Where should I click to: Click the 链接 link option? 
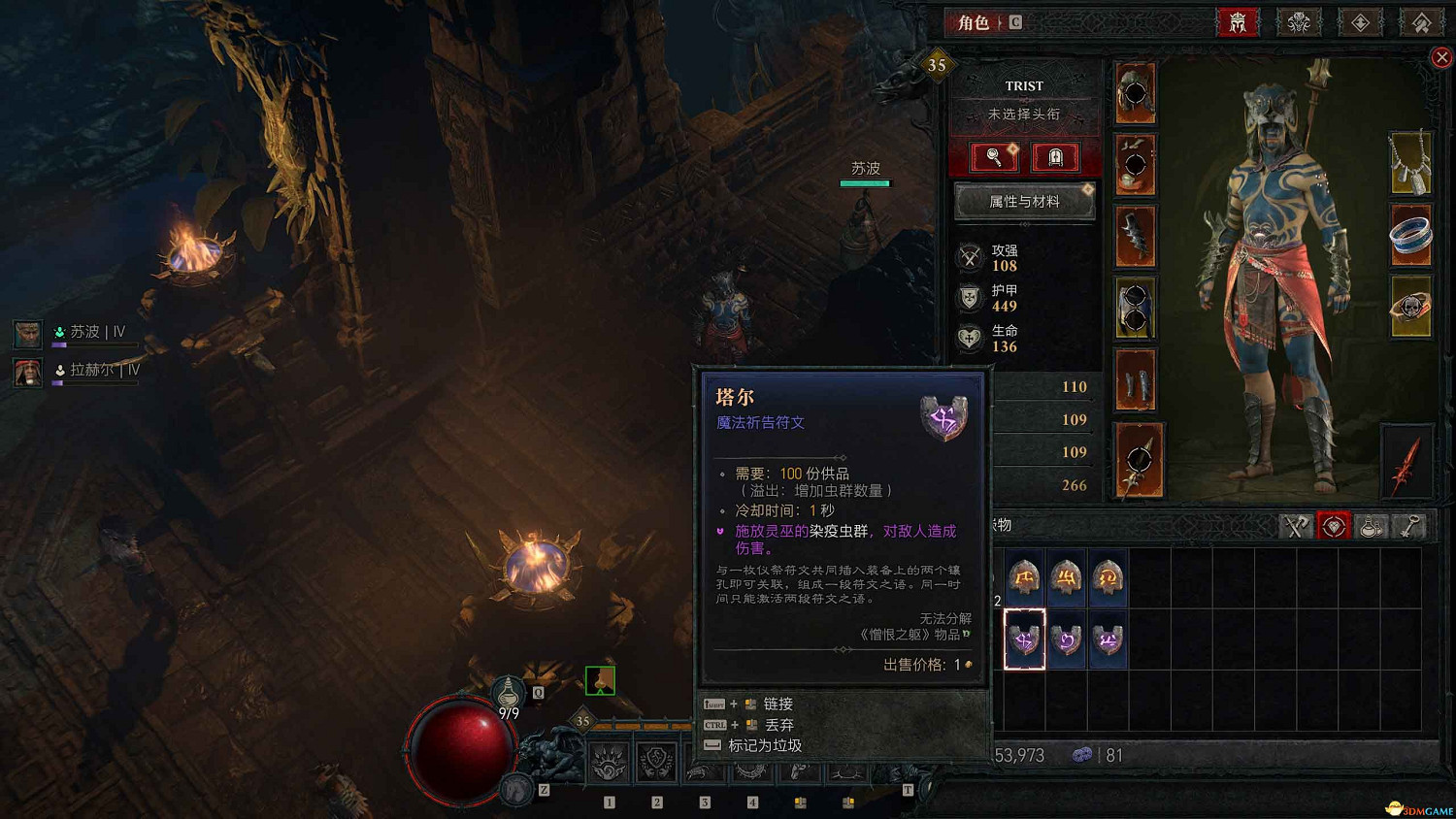click(781, 703)
